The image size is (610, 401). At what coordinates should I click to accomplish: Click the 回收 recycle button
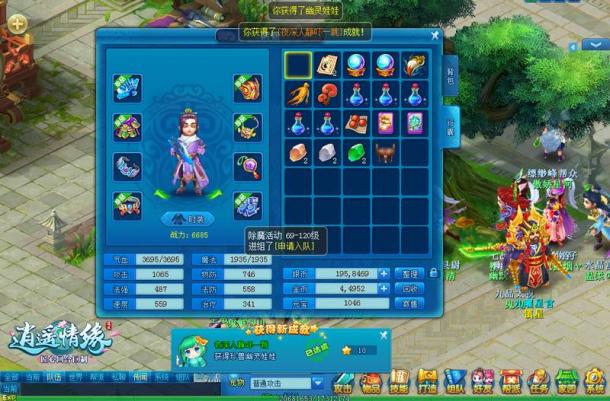[410, 288]
